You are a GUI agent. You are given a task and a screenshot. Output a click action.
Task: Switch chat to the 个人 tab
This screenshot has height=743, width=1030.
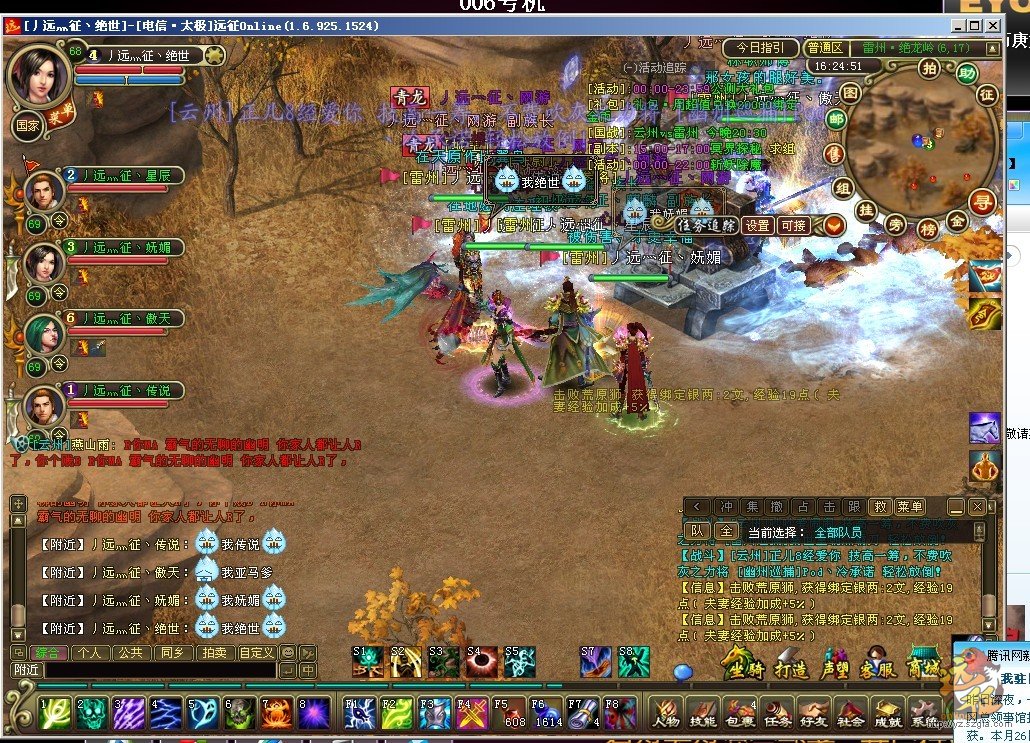92,652
